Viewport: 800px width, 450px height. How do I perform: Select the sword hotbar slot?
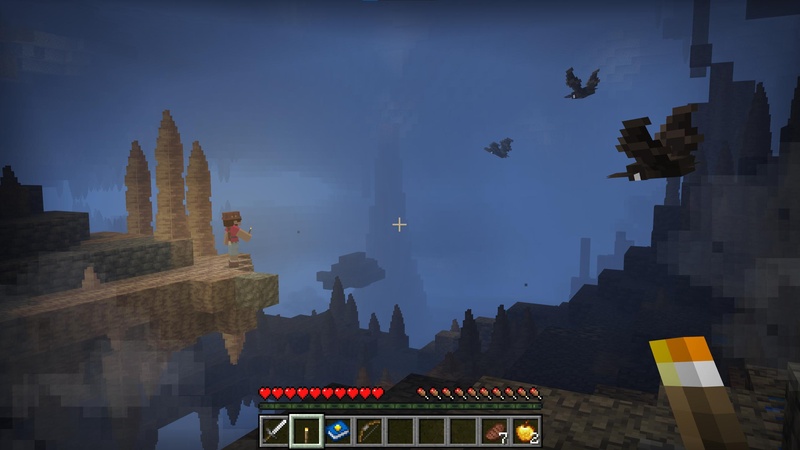pyautogui.click(x=275, y=431)
